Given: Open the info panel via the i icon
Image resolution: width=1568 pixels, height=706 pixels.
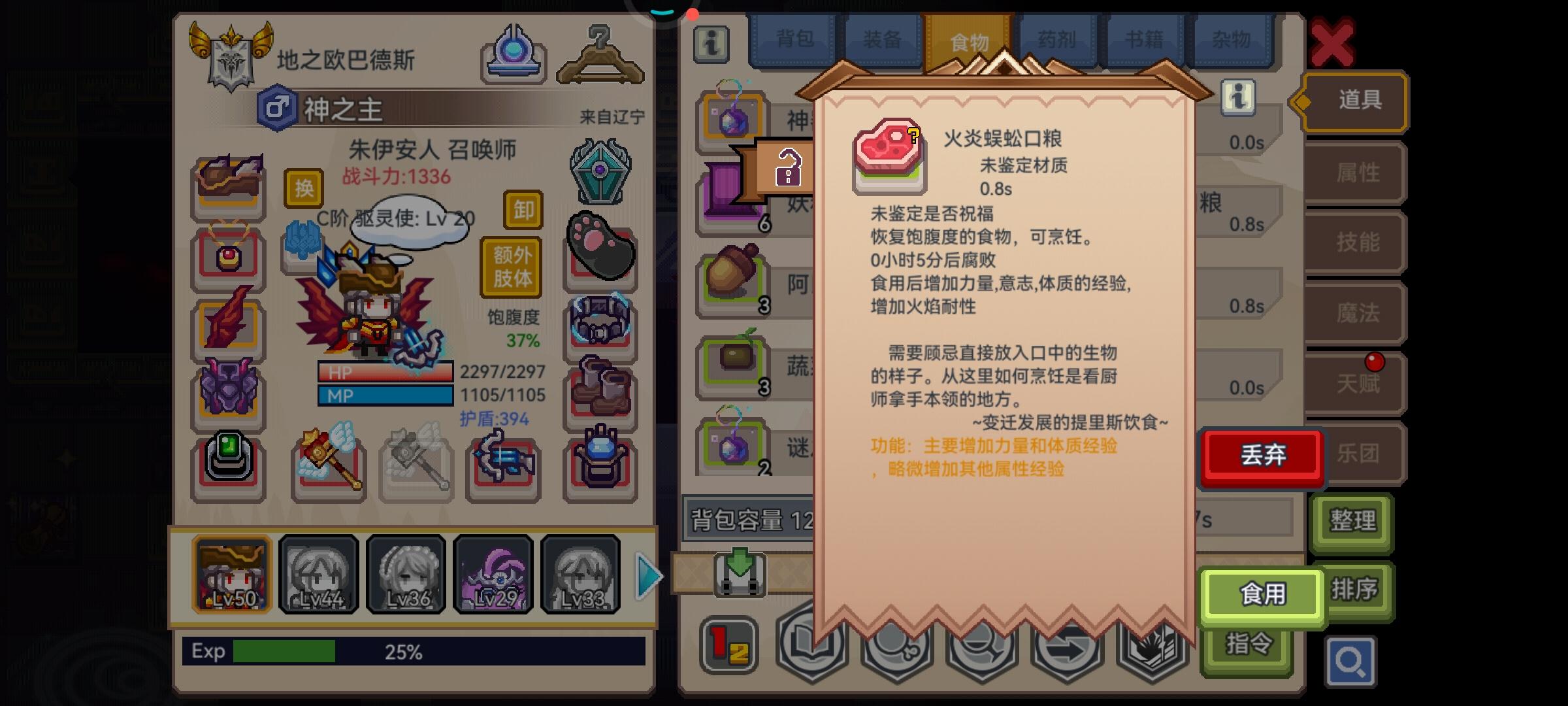Looking at the screenshot, I should [x=711, y=46].
